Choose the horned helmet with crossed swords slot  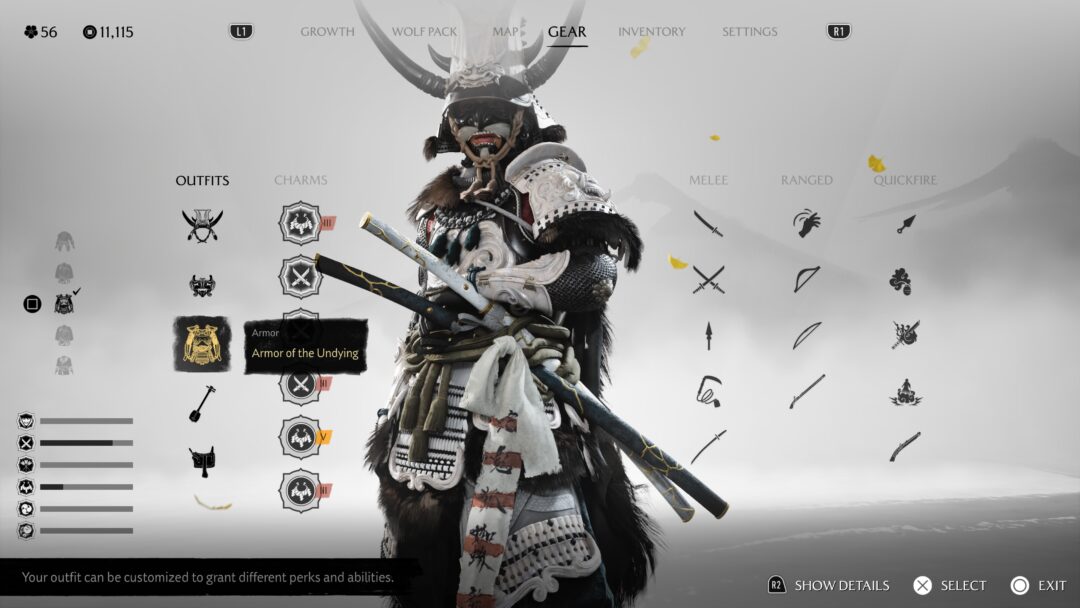point(202,224)
